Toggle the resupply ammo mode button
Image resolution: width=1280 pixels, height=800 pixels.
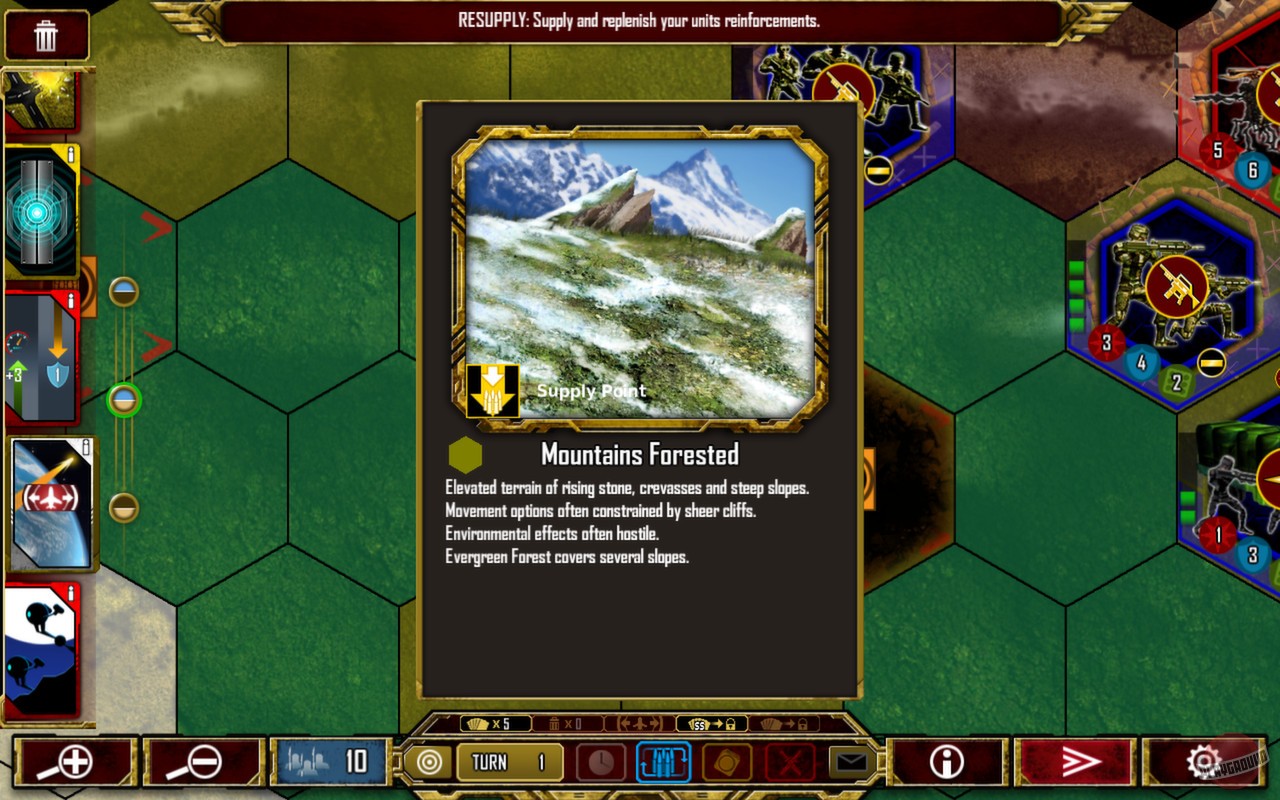pyautogui.click(x=663, y=760)
